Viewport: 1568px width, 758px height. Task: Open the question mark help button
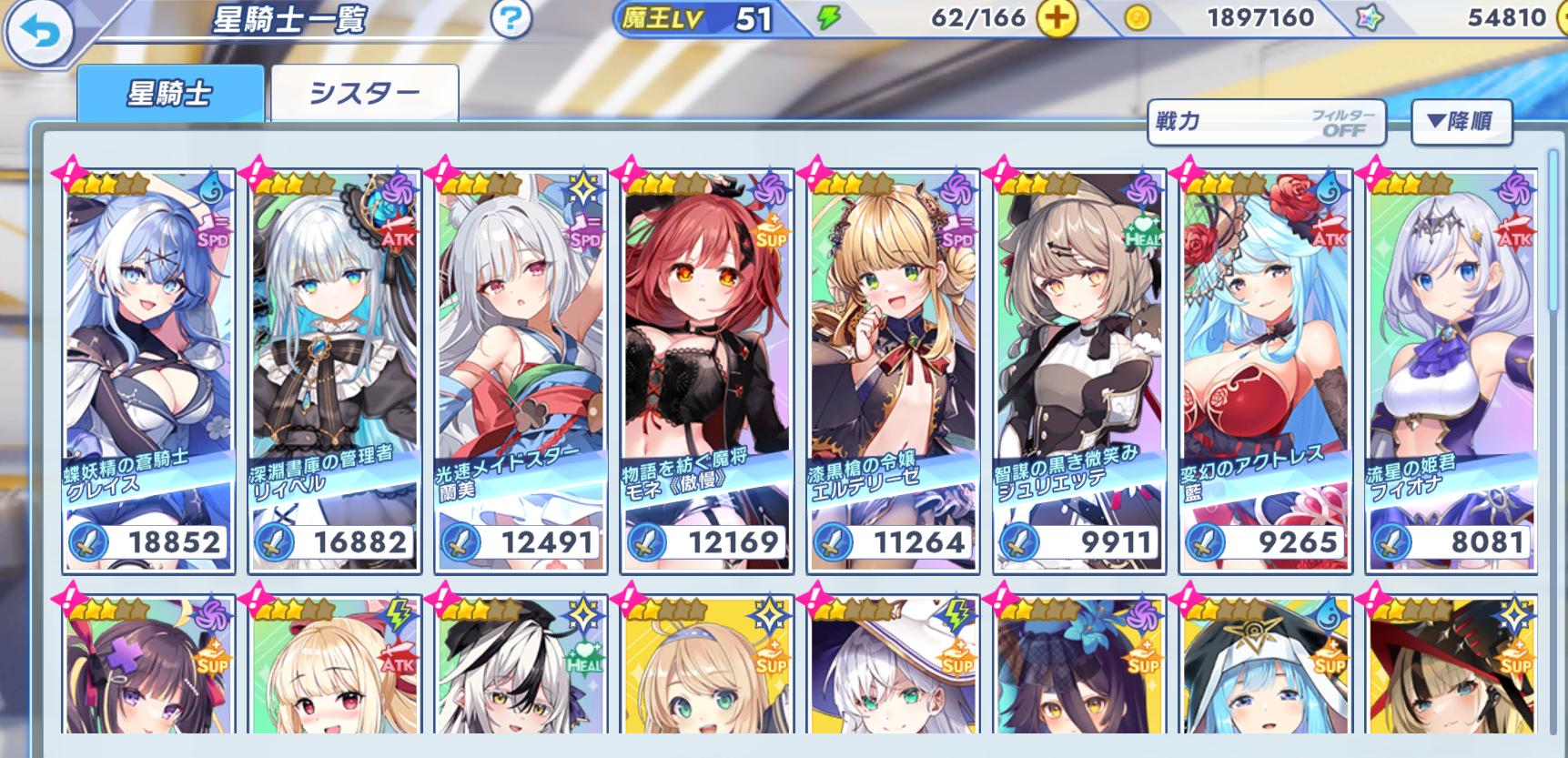click(x=511, y=19)
